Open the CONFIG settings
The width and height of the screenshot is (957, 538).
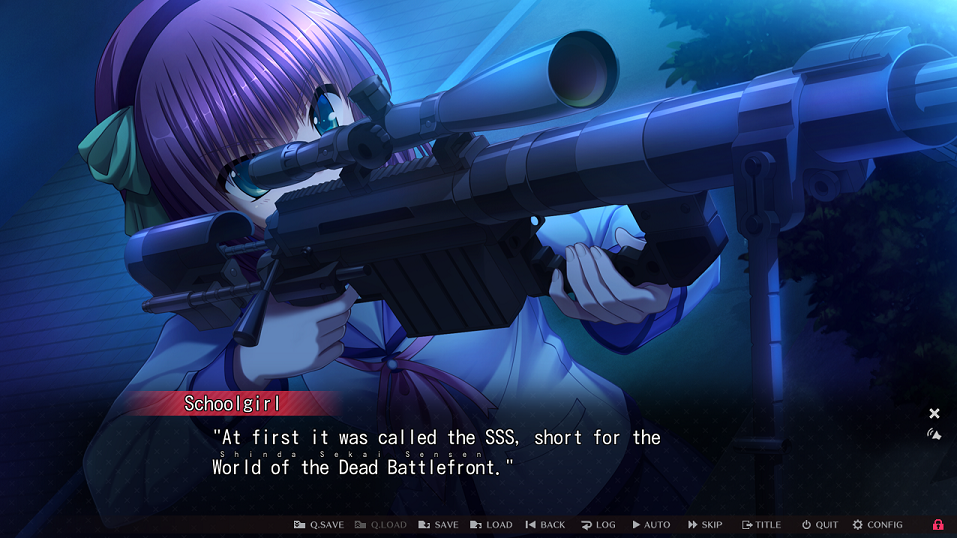pyautogui.click(x=877, y=525)
